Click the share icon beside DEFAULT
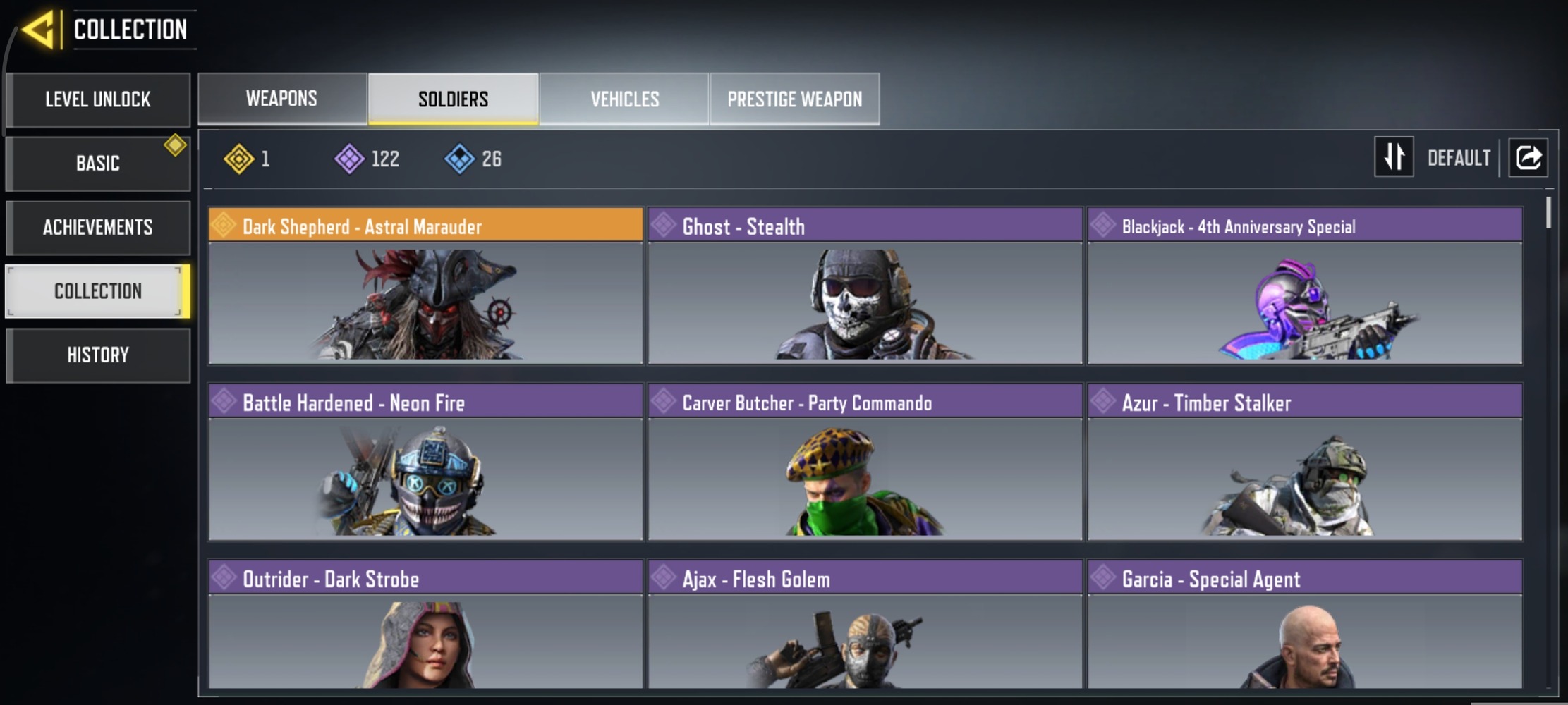The width and height of the screenshot is (1568, 705). pyautogui.click(x=1528, y=157)
